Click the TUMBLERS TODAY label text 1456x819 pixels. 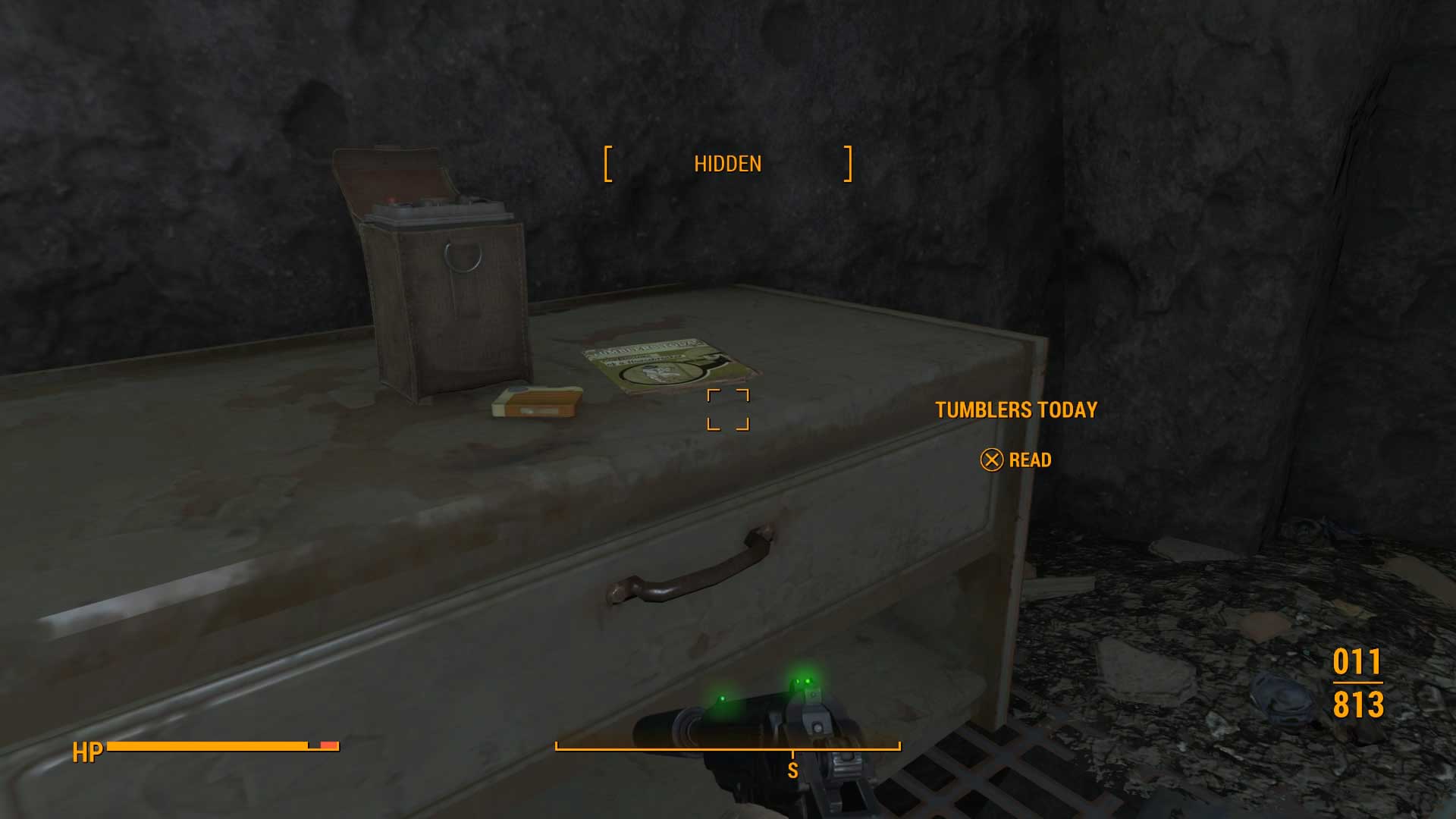click(1016, 409)
